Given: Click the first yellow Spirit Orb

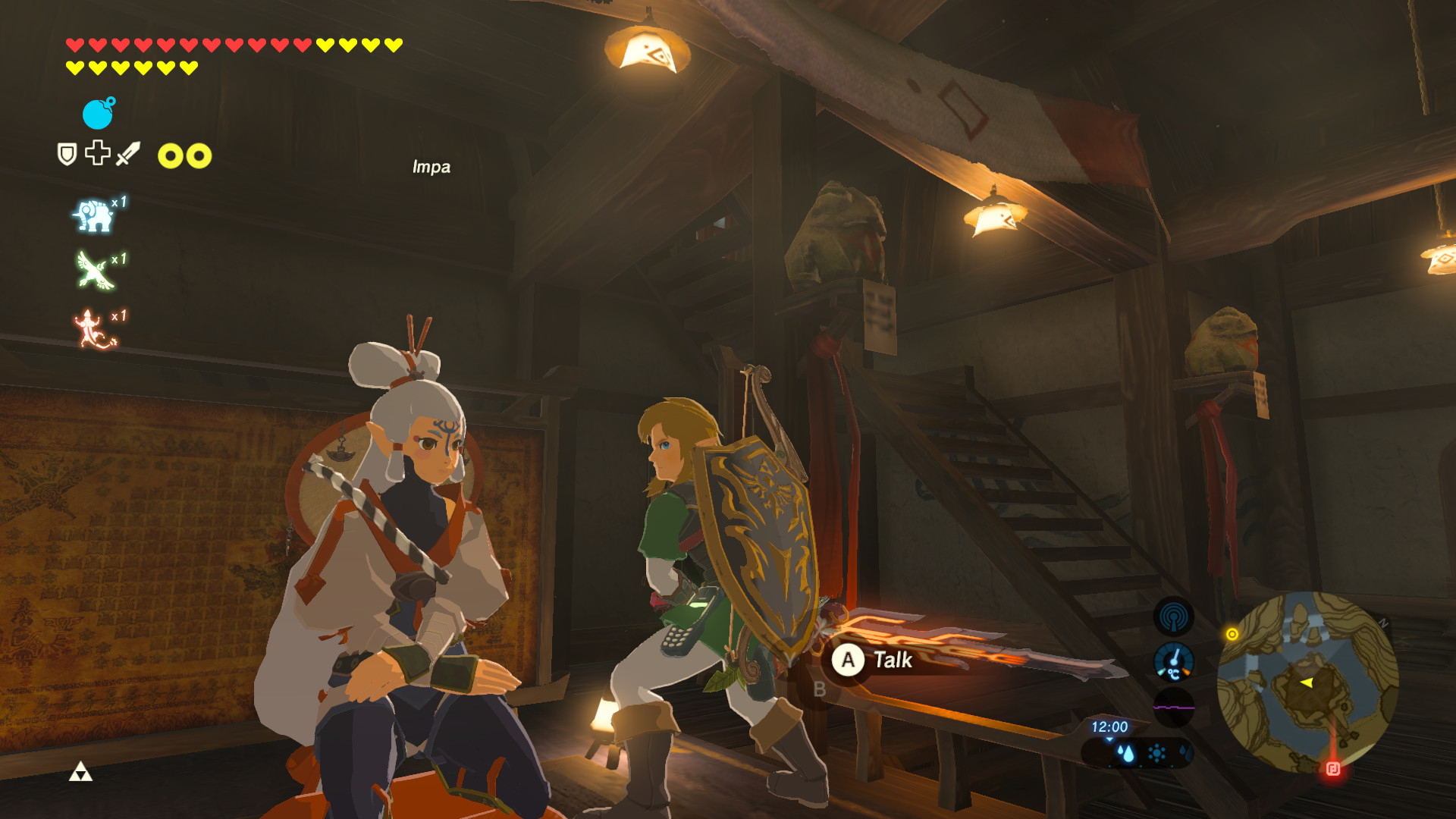Looking at the screenshot, I should (171, 155).
